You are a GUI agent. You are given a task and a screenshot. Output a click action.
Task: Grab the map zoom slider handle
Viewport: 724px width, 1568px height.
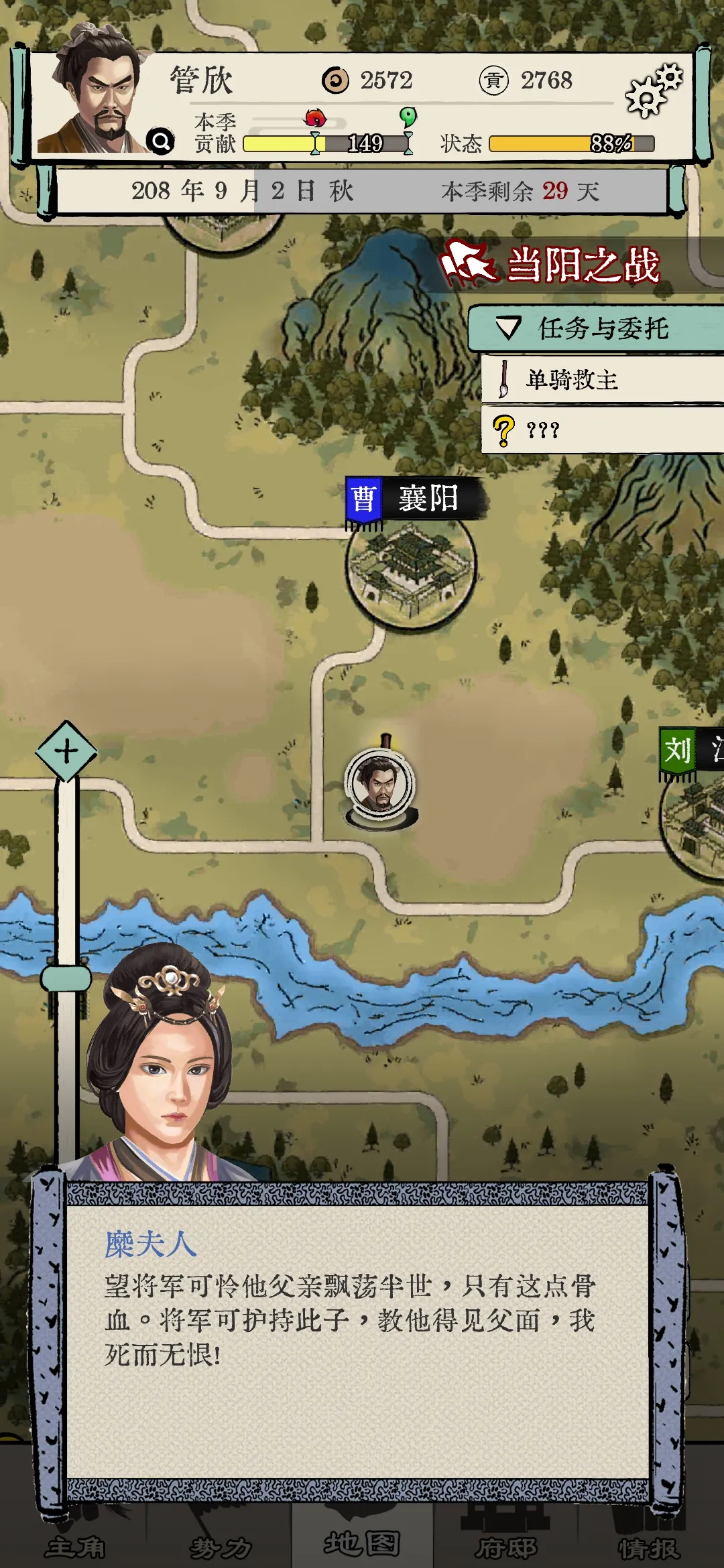click(66, 978)
